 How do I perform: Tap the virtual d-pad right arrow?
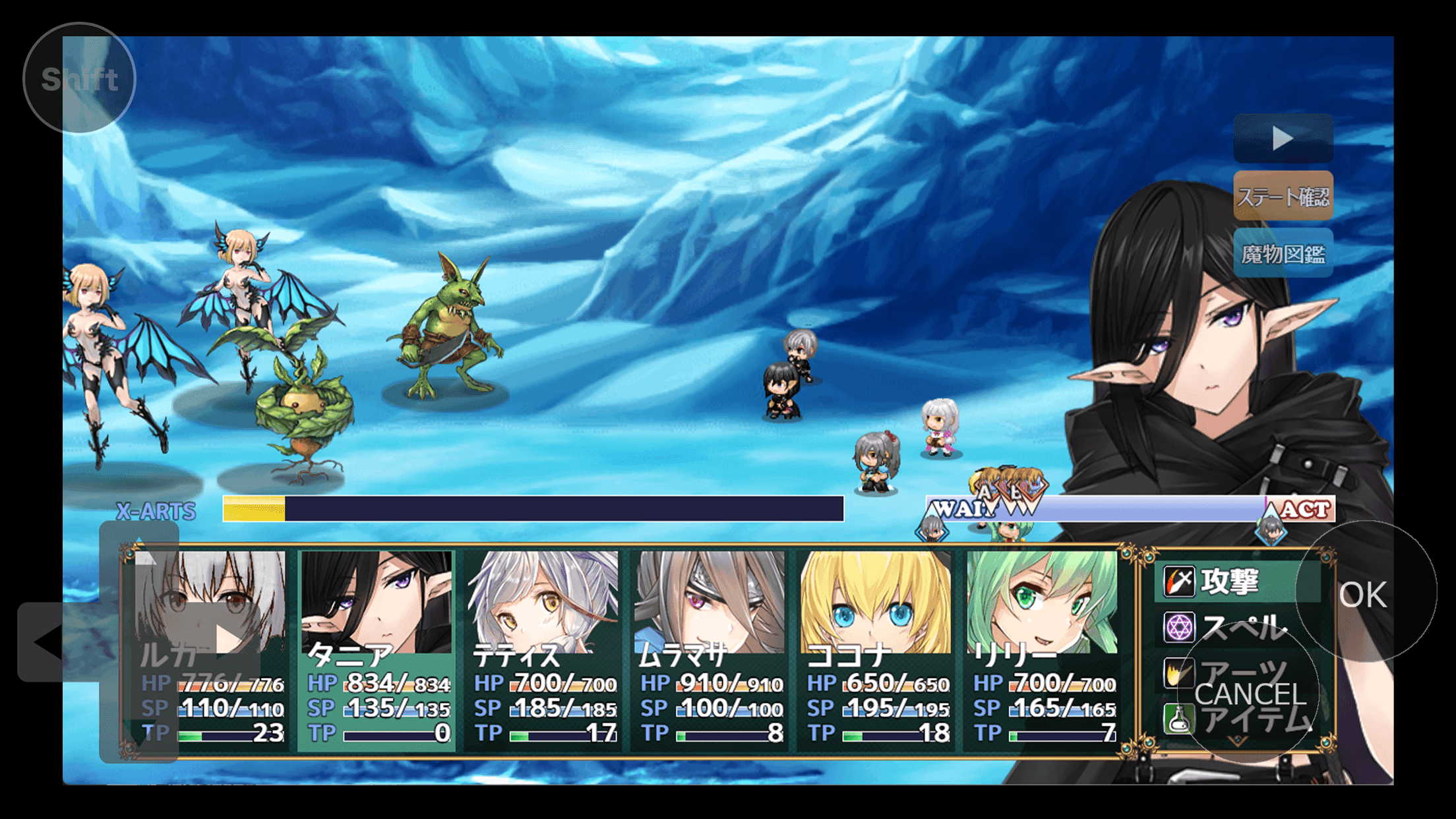(228, 640)
